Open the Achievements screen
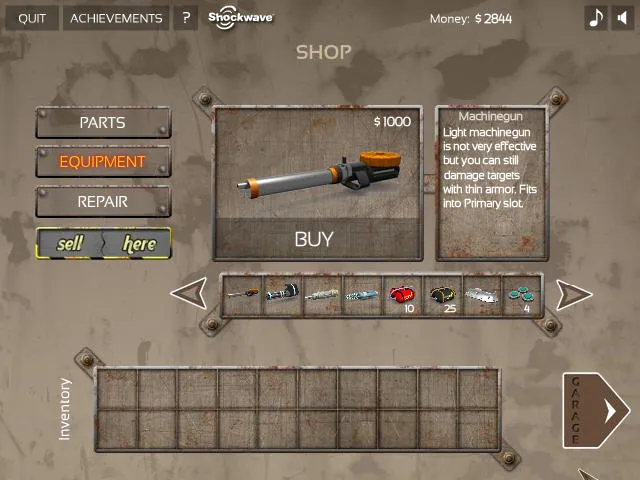The width and height of the screenshot is (640, 480). tap(116, 18)
